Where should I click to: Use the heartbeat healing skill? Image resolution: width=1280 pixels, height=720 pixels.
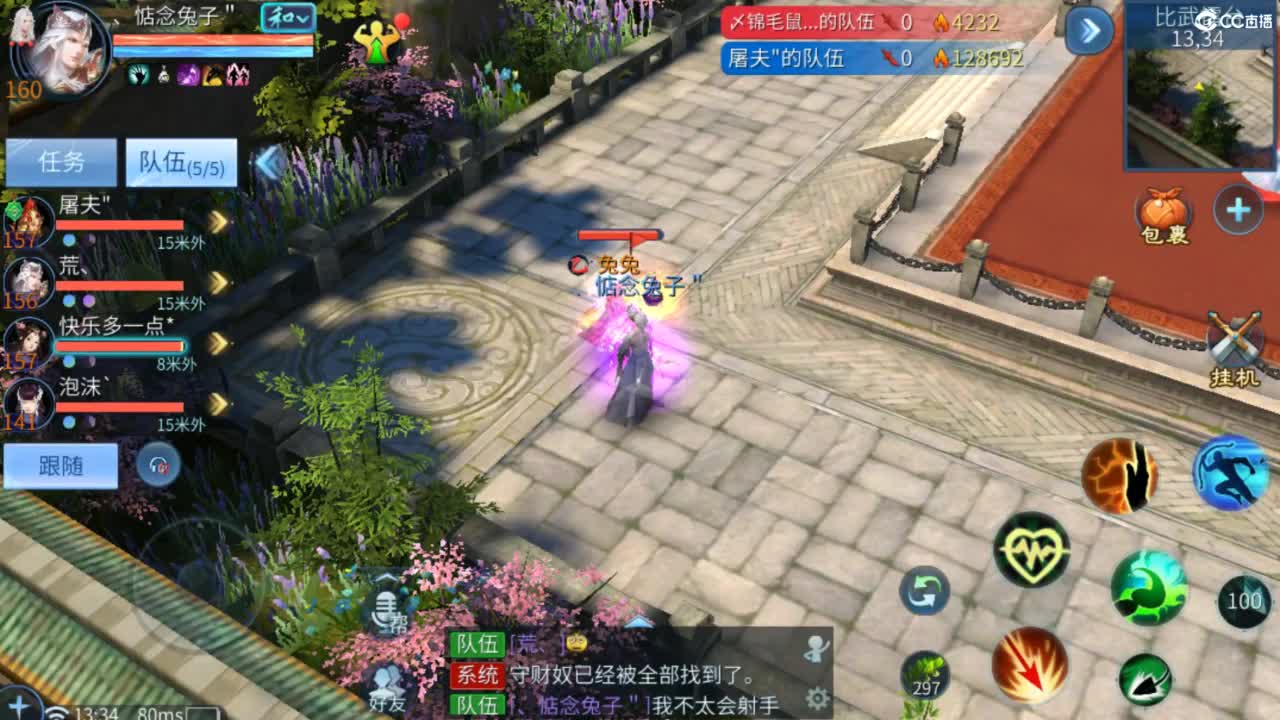1035,550
